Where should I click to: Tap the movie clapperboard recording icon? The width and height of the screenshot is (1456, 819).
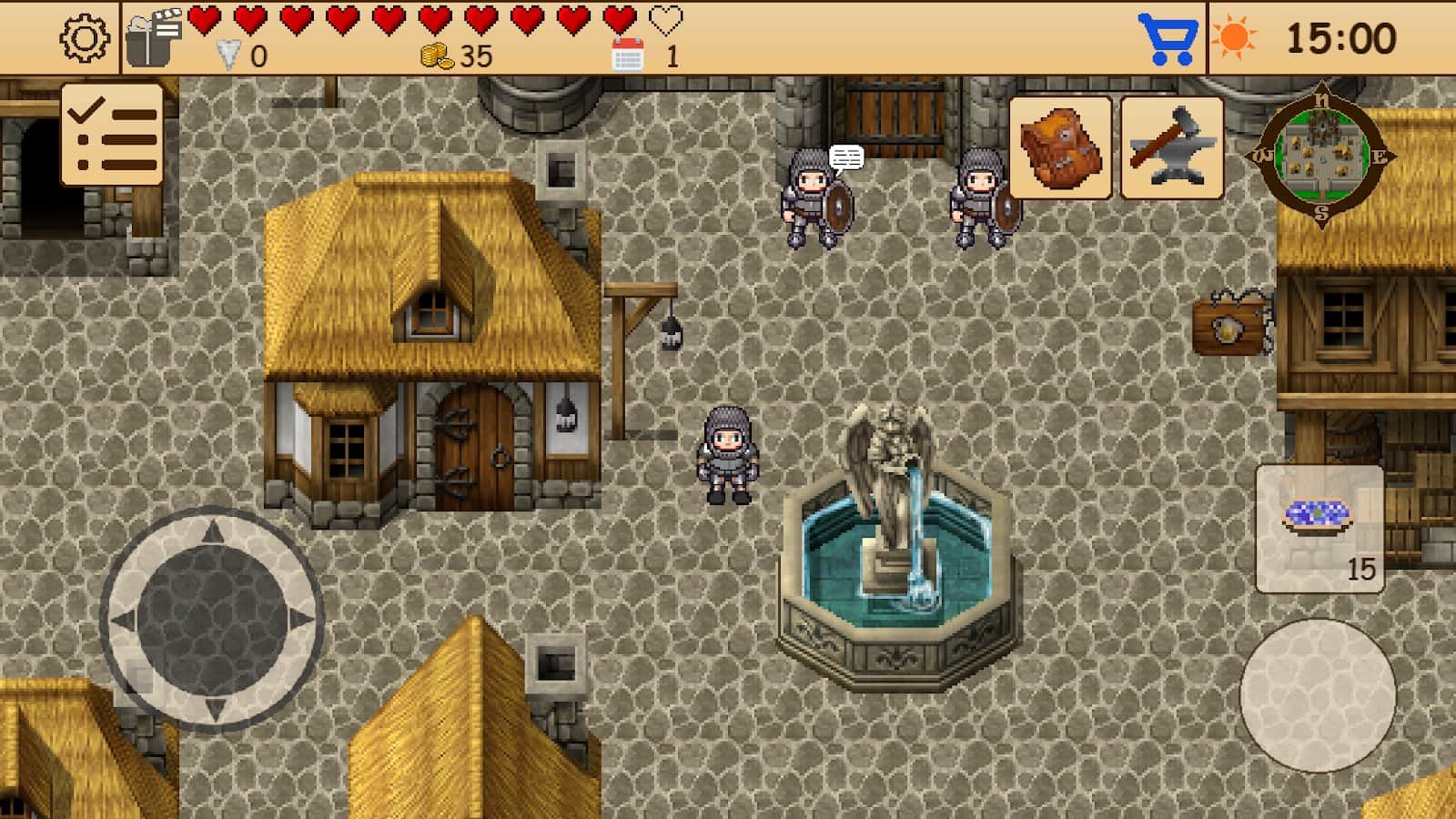(x=153, y=36)
